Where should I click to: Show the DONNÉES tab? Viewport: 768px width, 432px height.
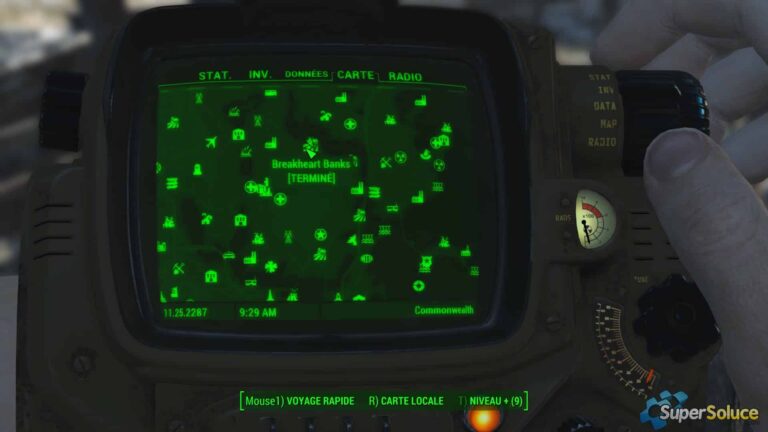306,75
